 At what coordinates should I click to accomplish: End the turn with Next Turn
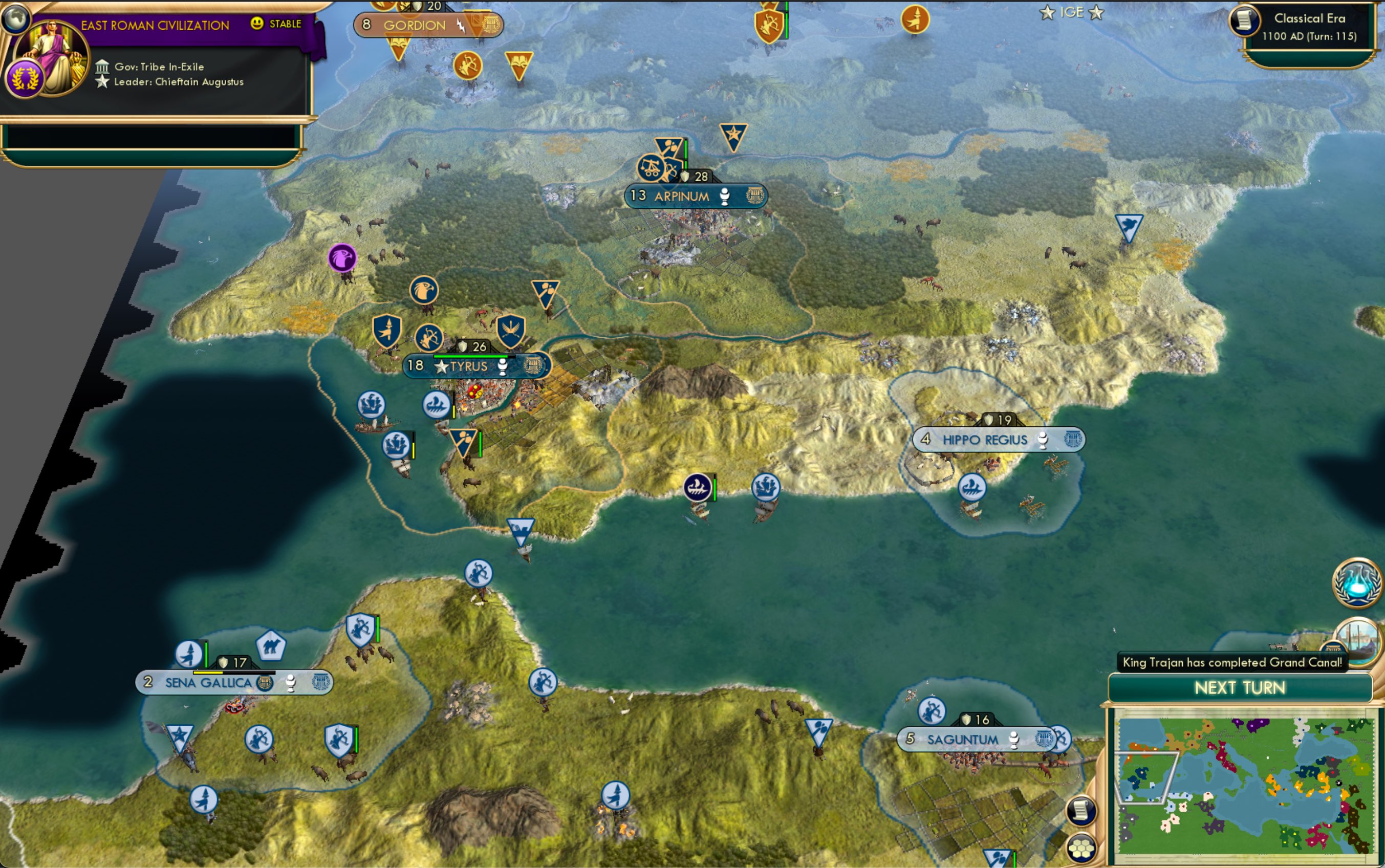click(x=1240, y=688)
